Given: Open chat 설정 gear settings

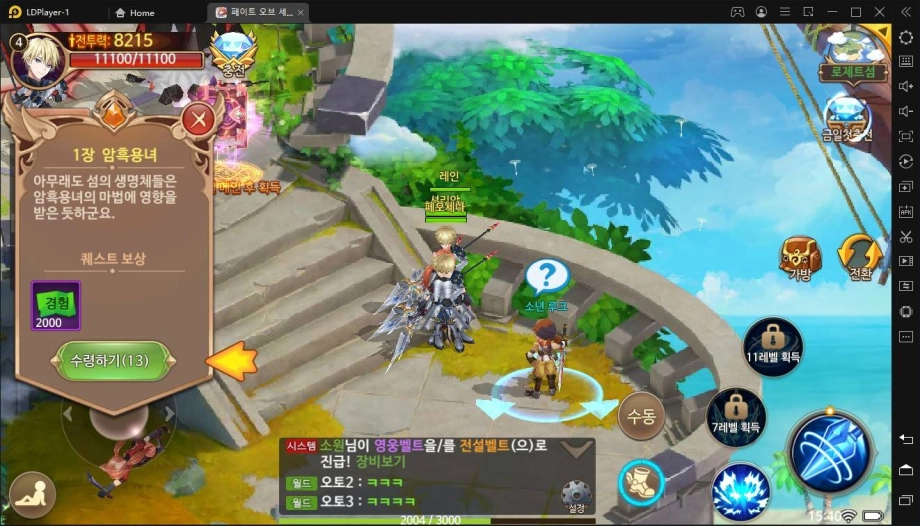Looking at the screenshot, I should [x=574, y=494].
